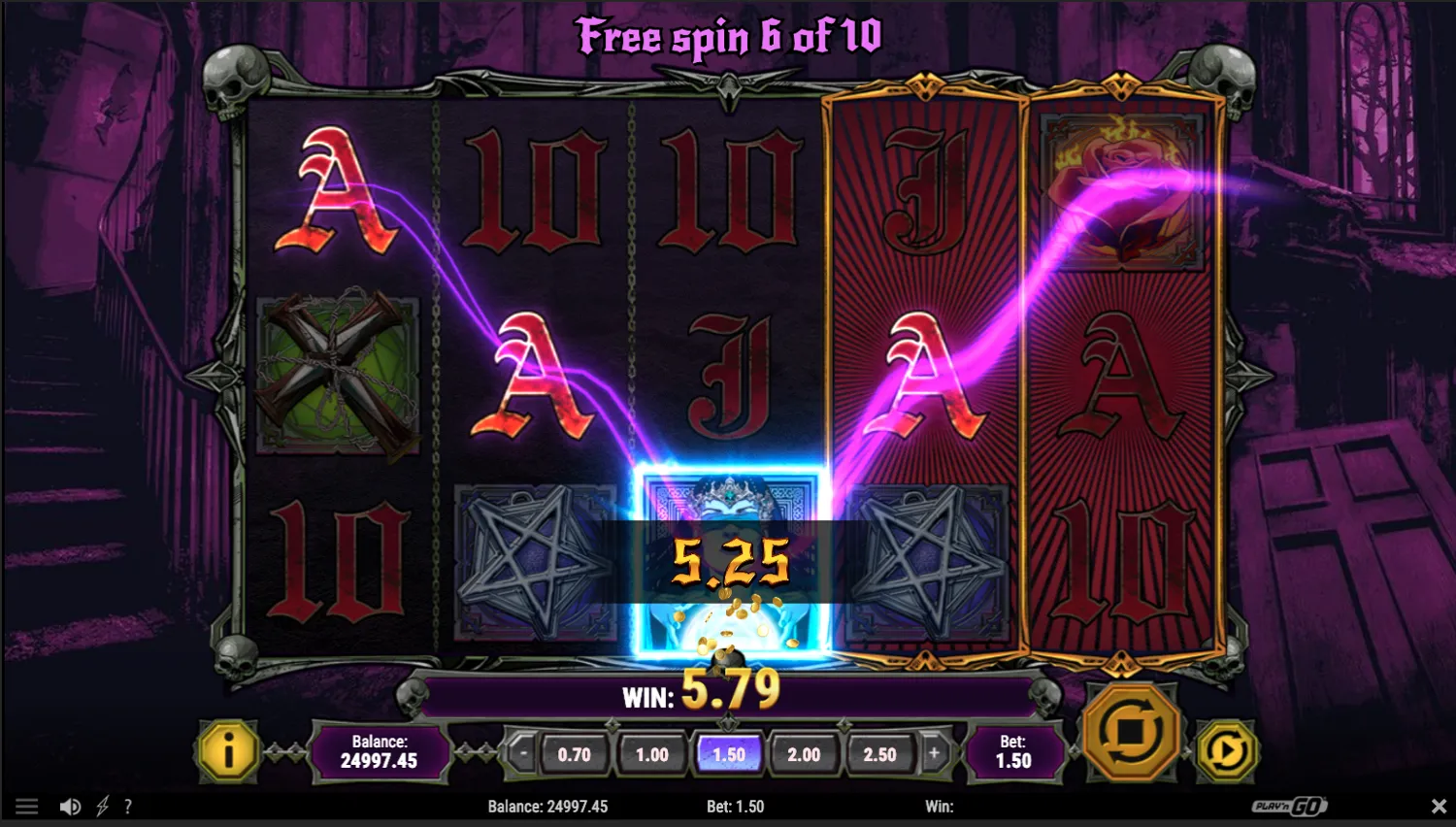Click the Balance 24997.45 display
The image size is (1456, 827).
click(x=381, y=752)
